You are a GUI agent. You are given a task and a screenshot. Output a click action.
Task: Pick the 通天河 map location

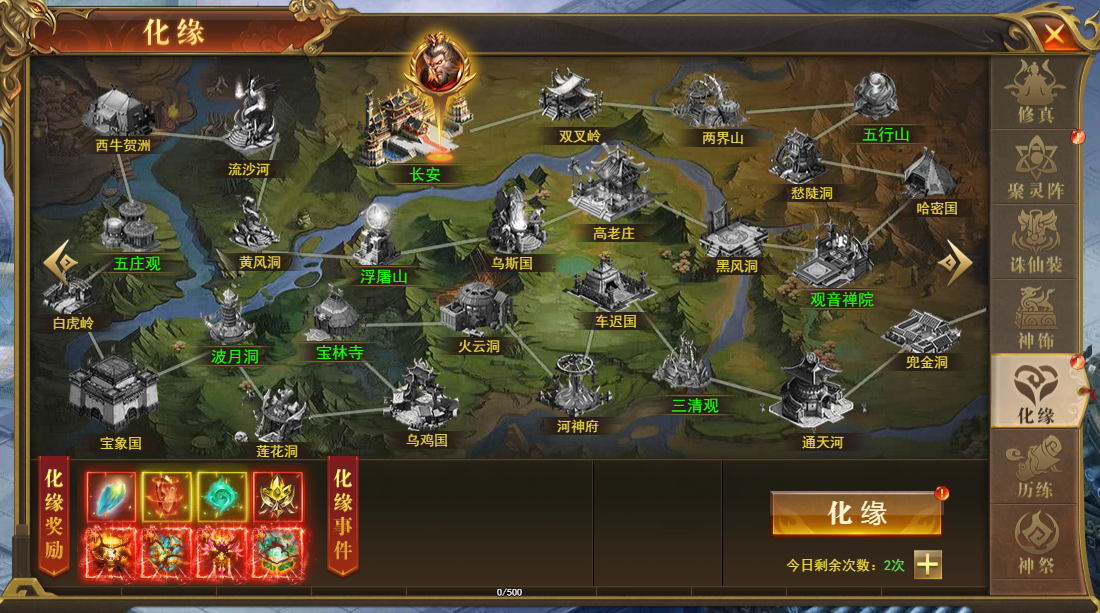coord(811,393)
